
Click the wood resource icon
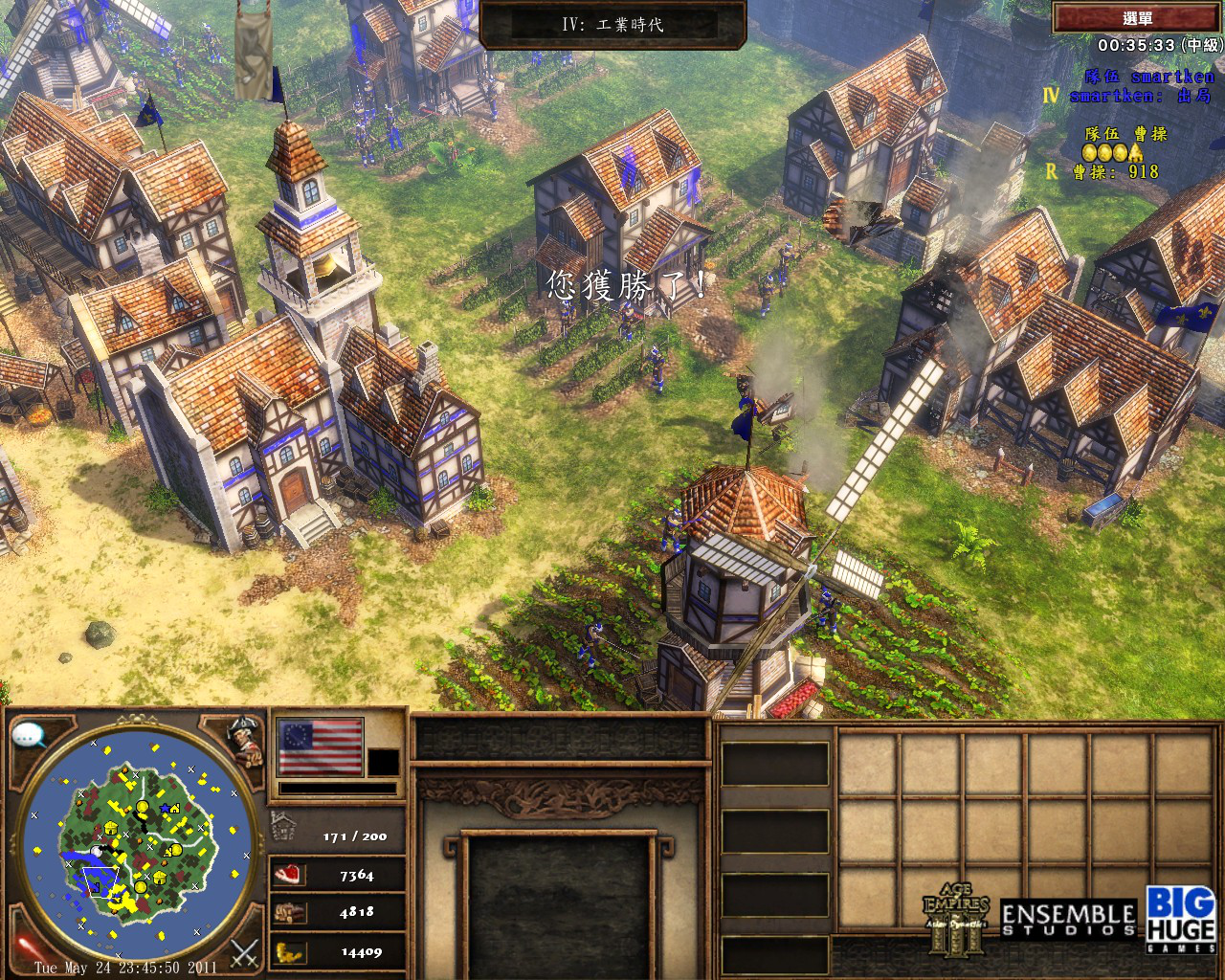click(x=287, y=912)
